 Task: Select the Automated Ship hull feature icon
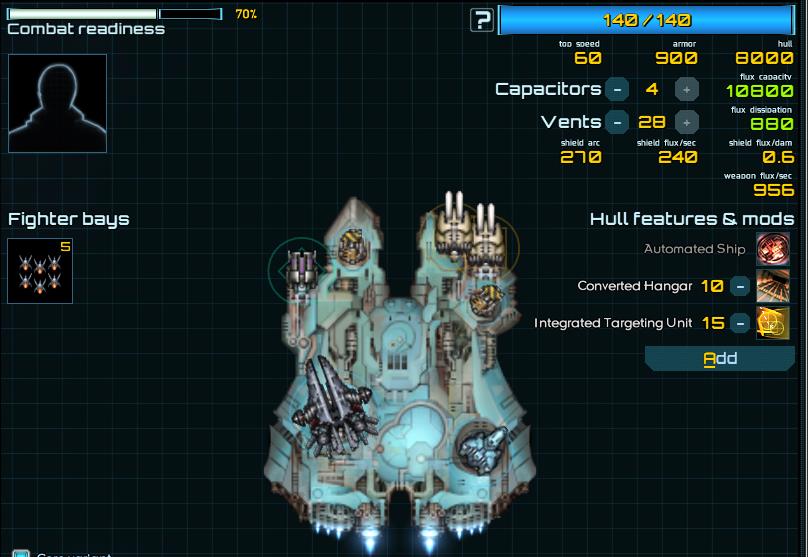coord(773,249)
